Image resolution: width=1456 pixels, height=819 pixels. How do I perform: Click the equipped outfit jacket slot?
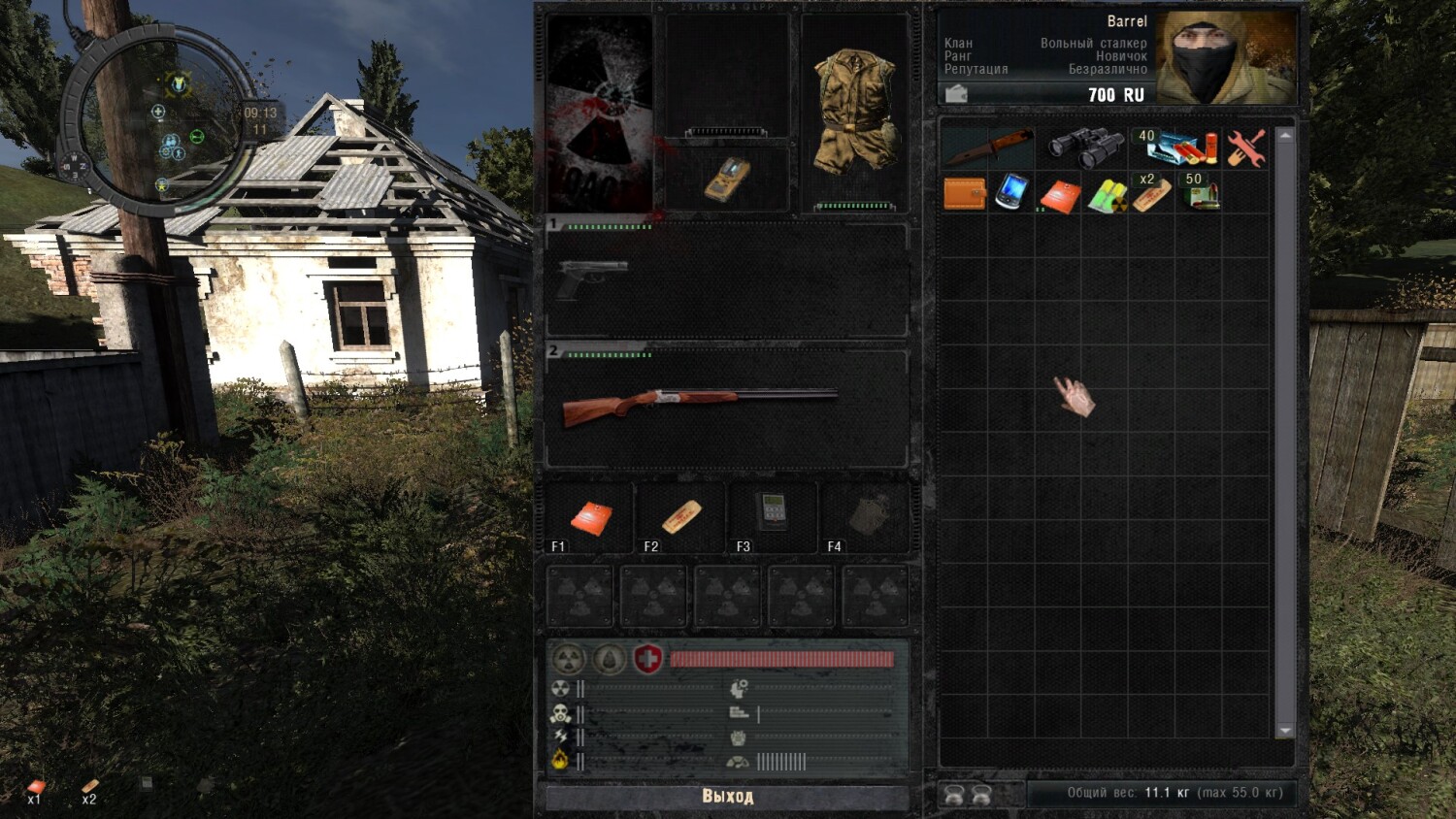pos(855,110)
